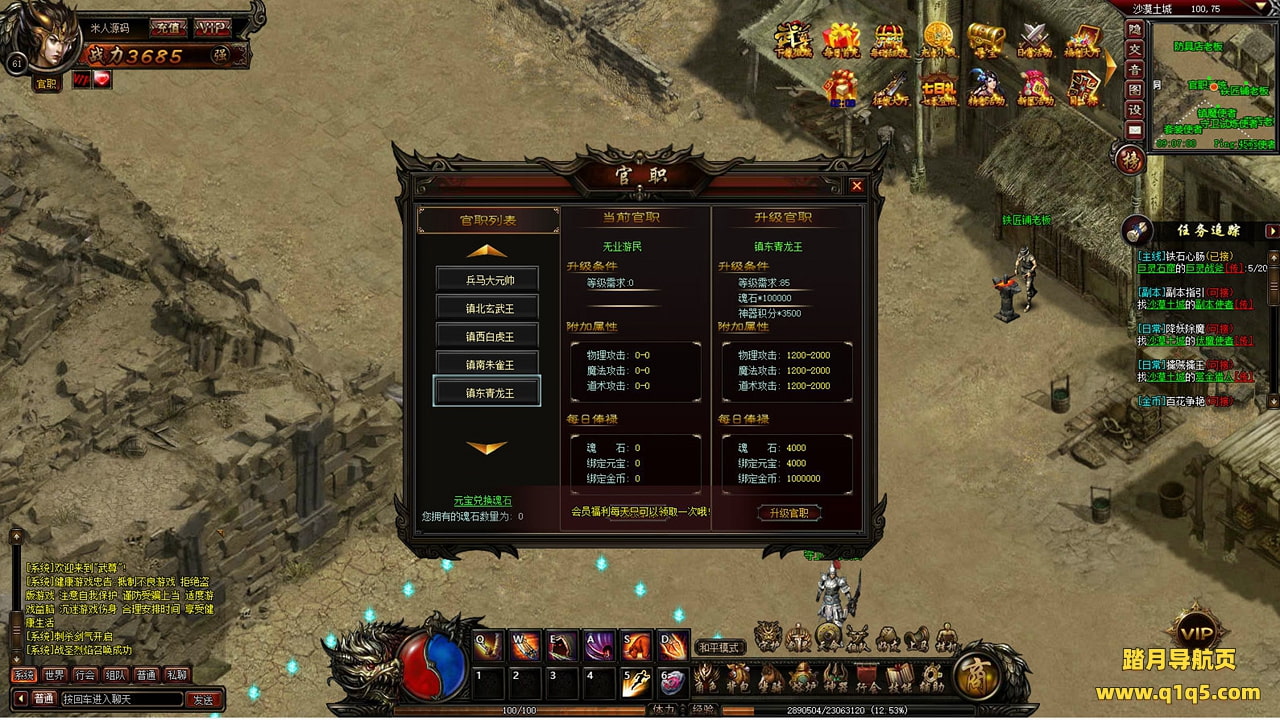
Task: Select 兵马大元帅 from the rank list
Action: [x=488, y=280]
